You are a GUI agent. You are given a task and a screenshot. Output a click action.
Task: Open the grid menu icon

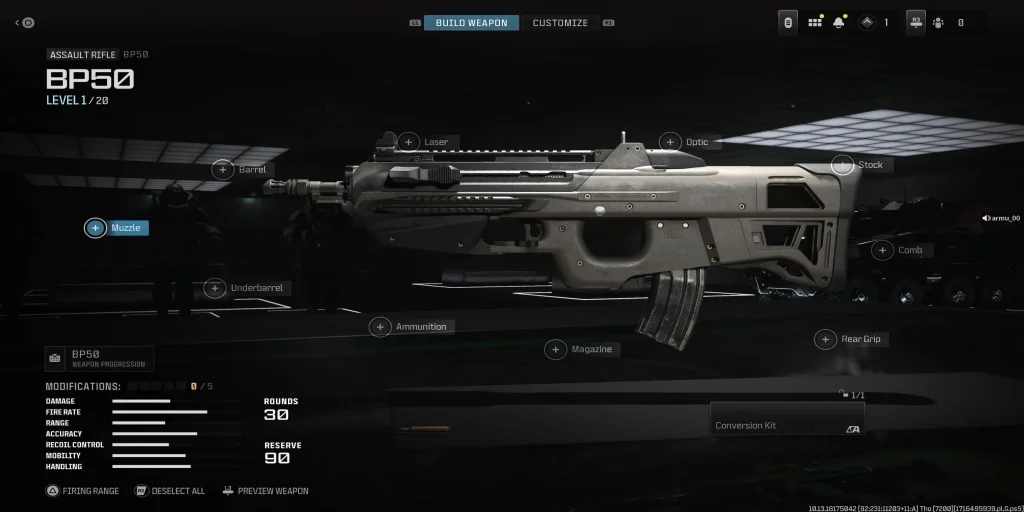(x=815, y=23)
